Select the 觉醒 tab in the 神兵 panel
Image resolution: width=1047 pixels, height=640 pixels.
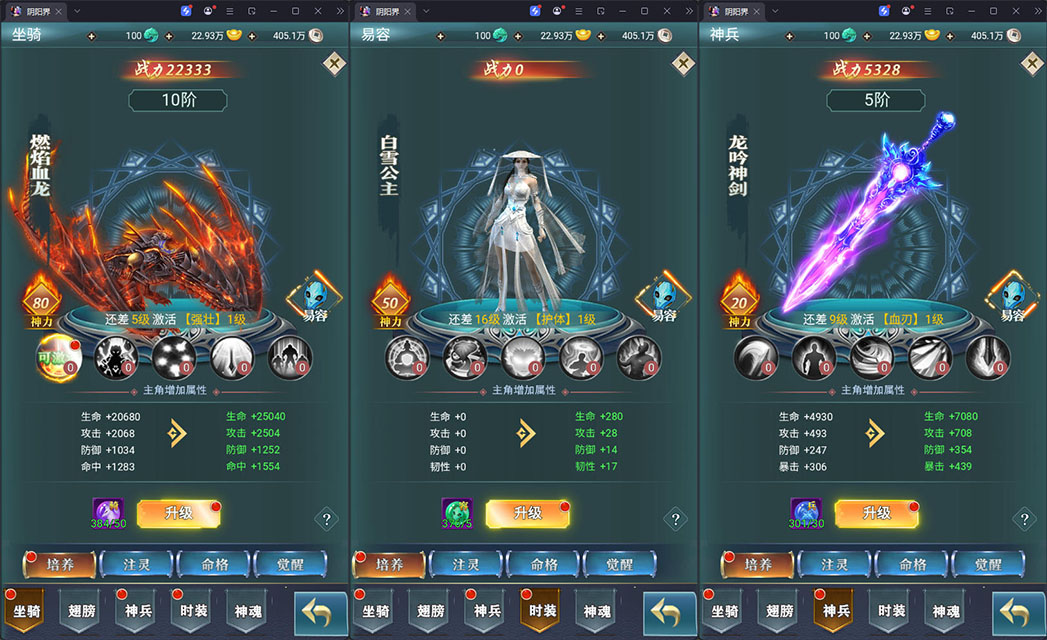[986, 564]
